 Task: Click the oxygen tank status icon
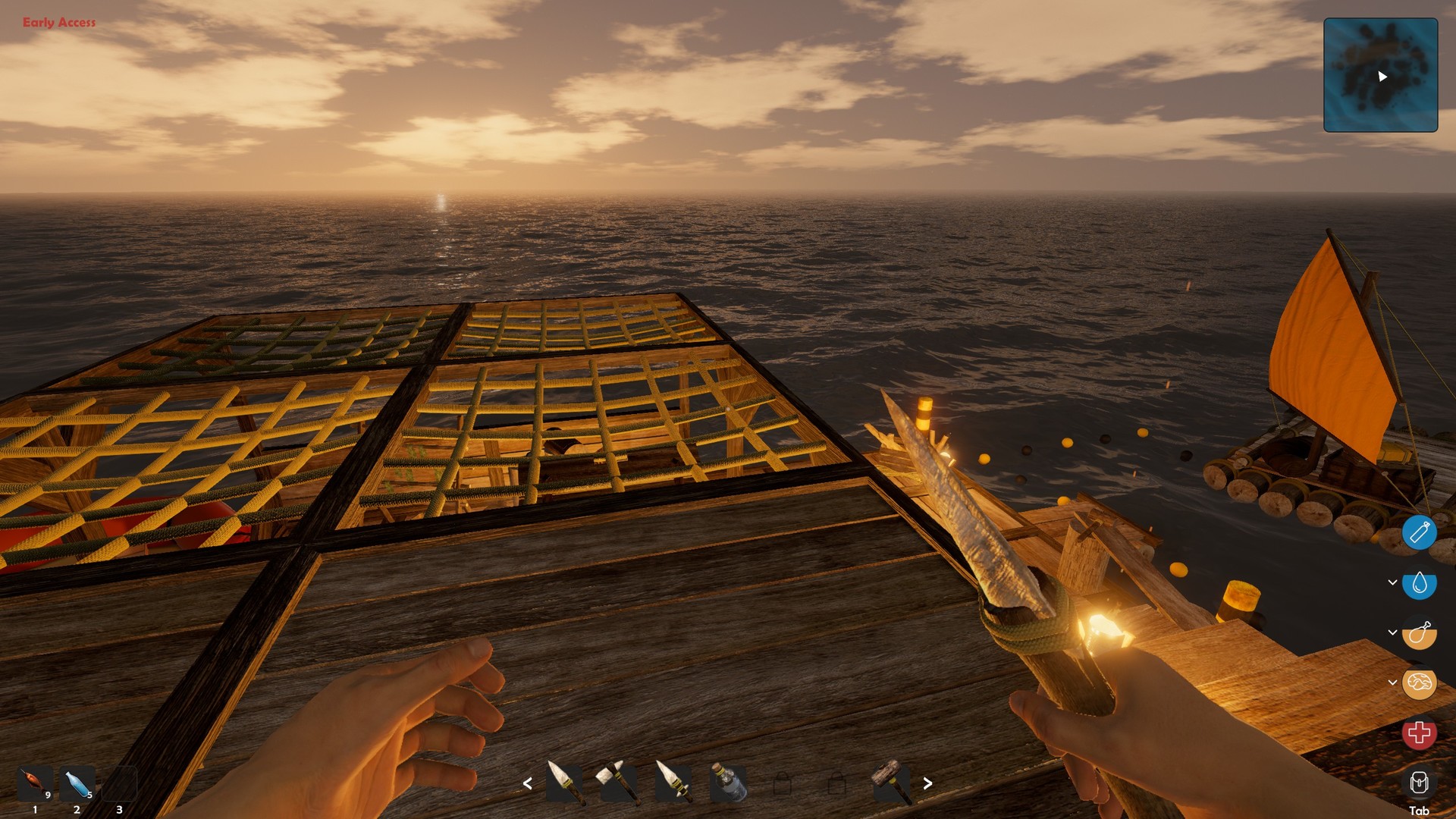tap(1419, 532)
